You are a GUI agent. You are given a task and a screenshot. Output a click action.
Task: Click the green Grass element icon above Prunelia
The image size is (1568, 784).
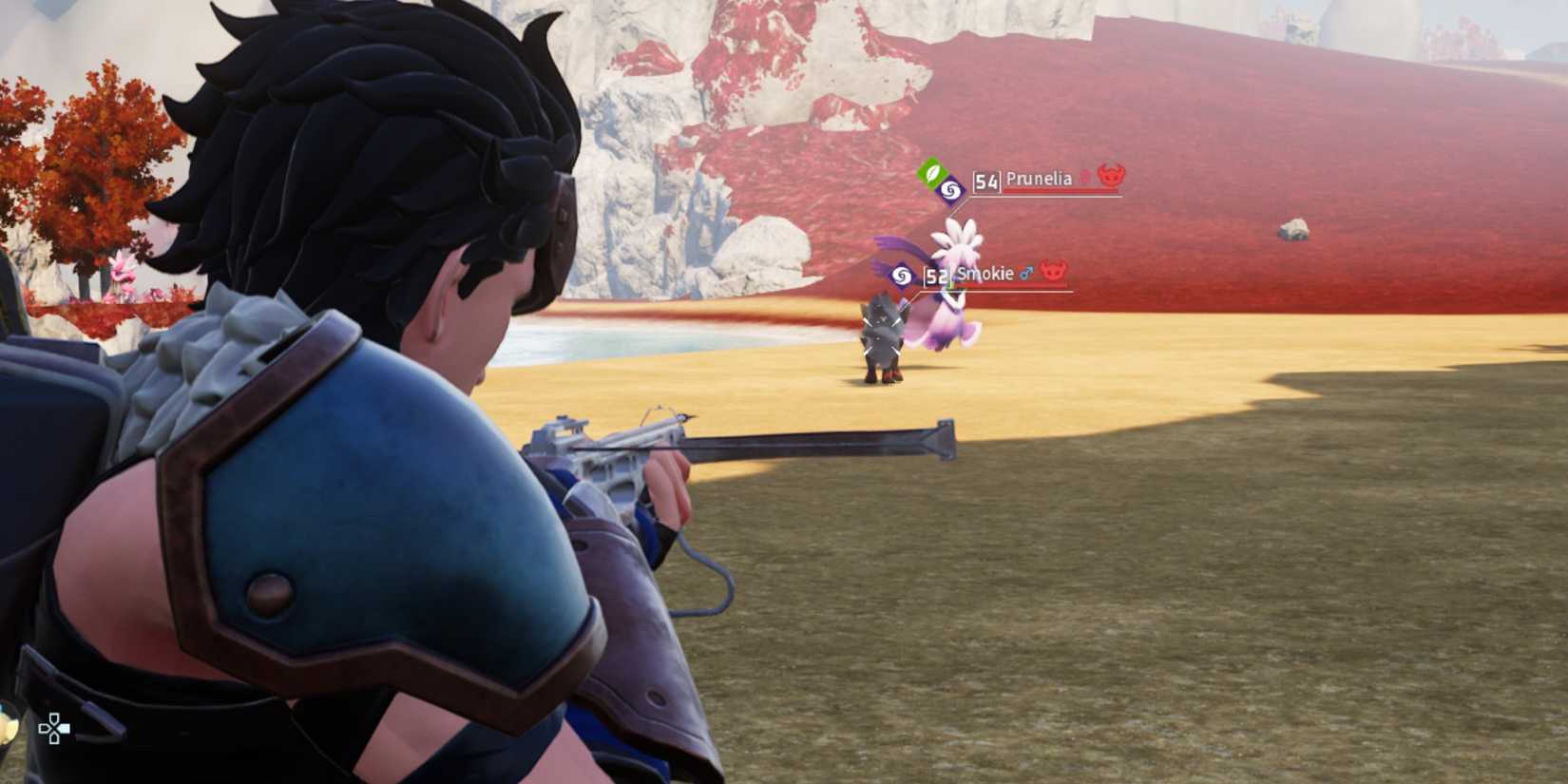tap(932, 176)
